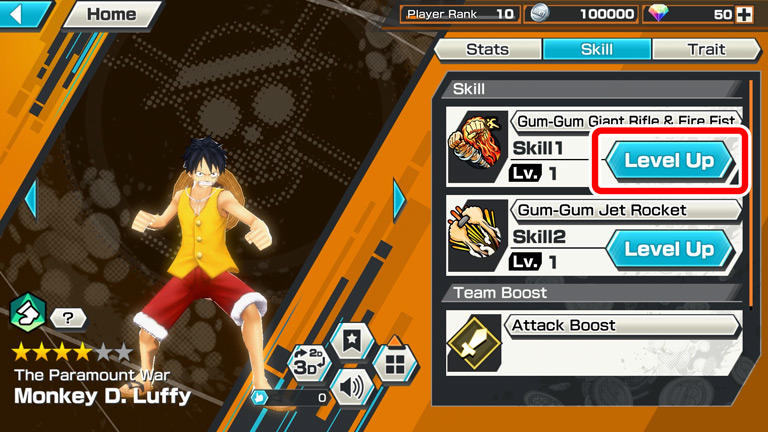Show next character with right arrow

tap(400, 199)
